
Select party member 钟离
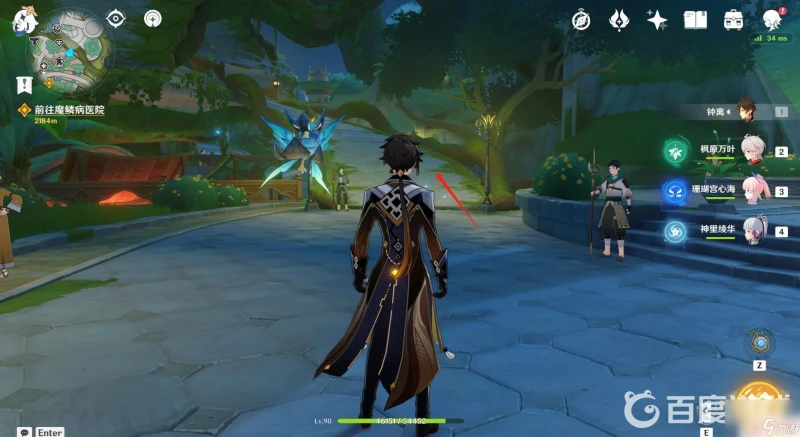coord(745,111)
